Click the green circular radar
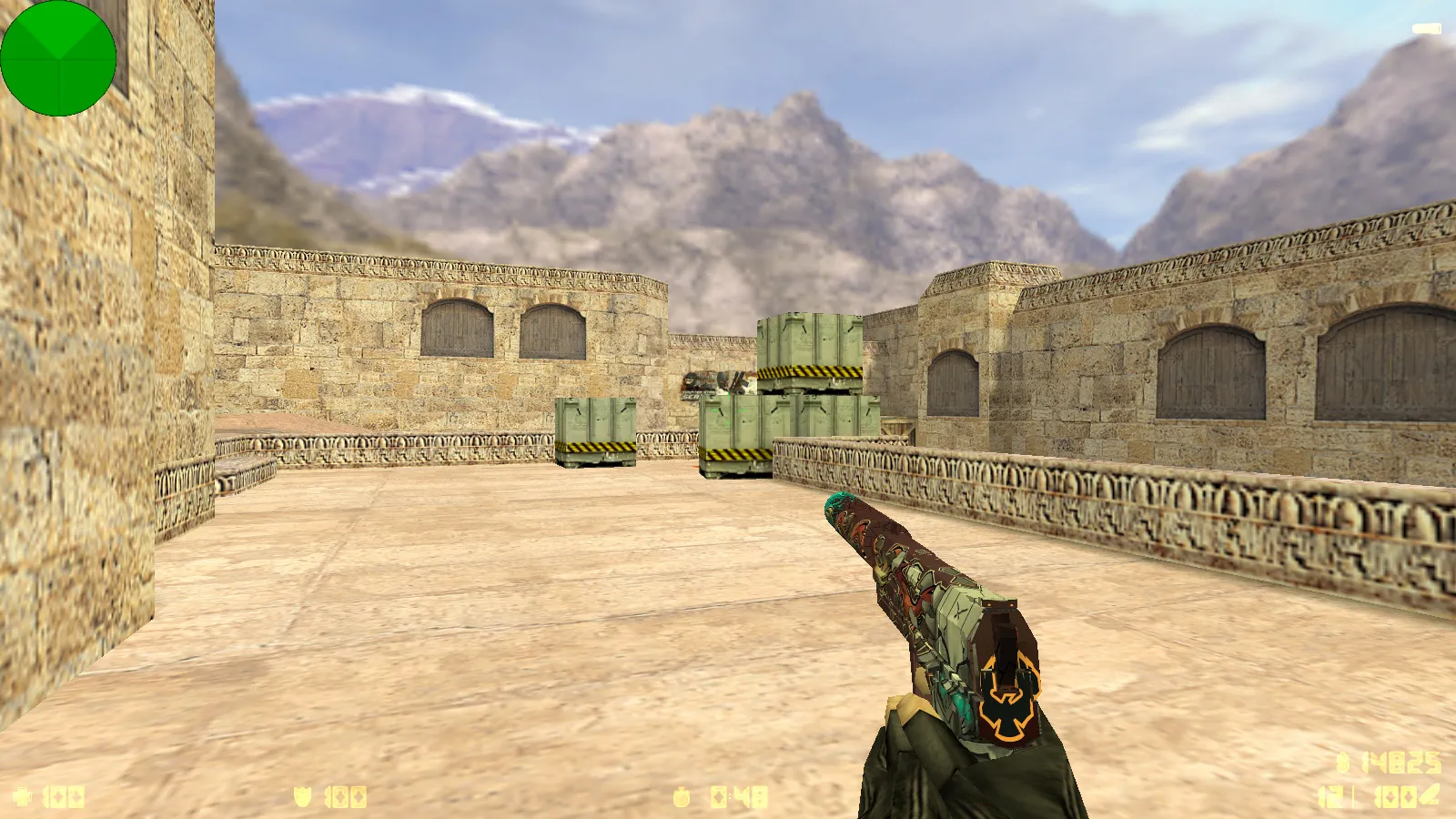 point(58,58)
